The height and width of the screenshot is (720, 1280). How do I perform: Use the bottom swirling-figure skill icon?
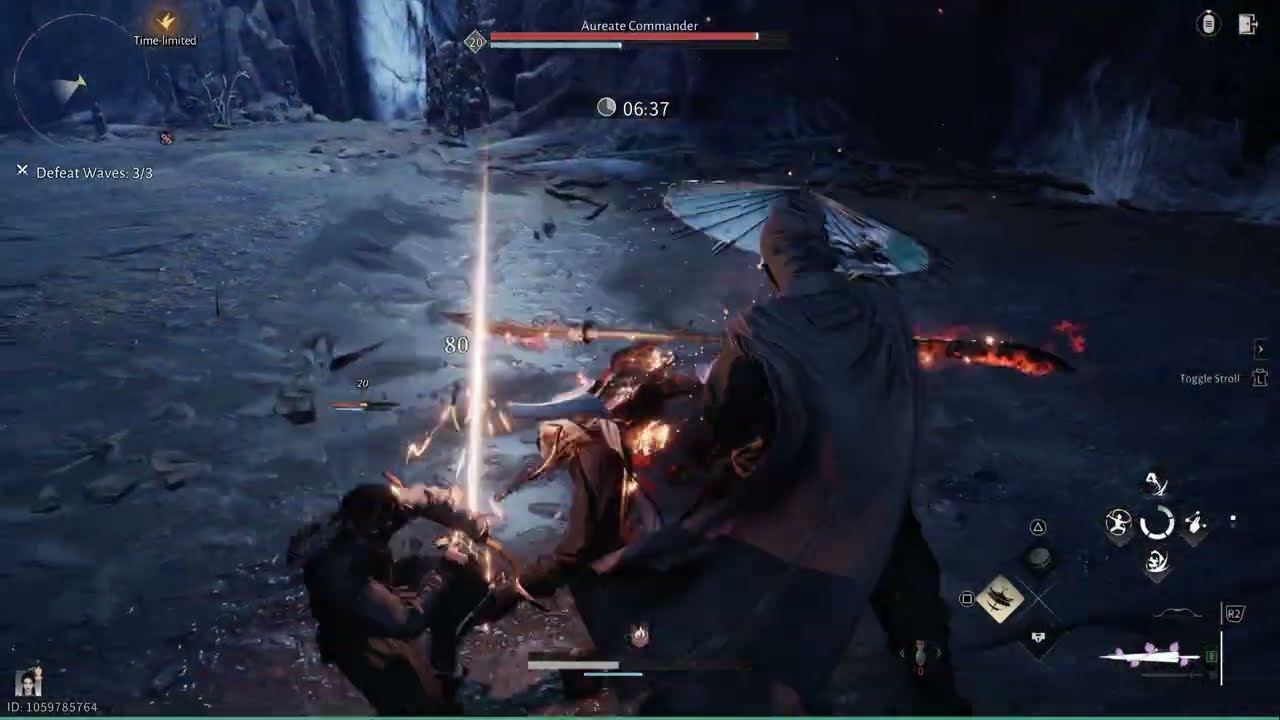[1157, 562]
